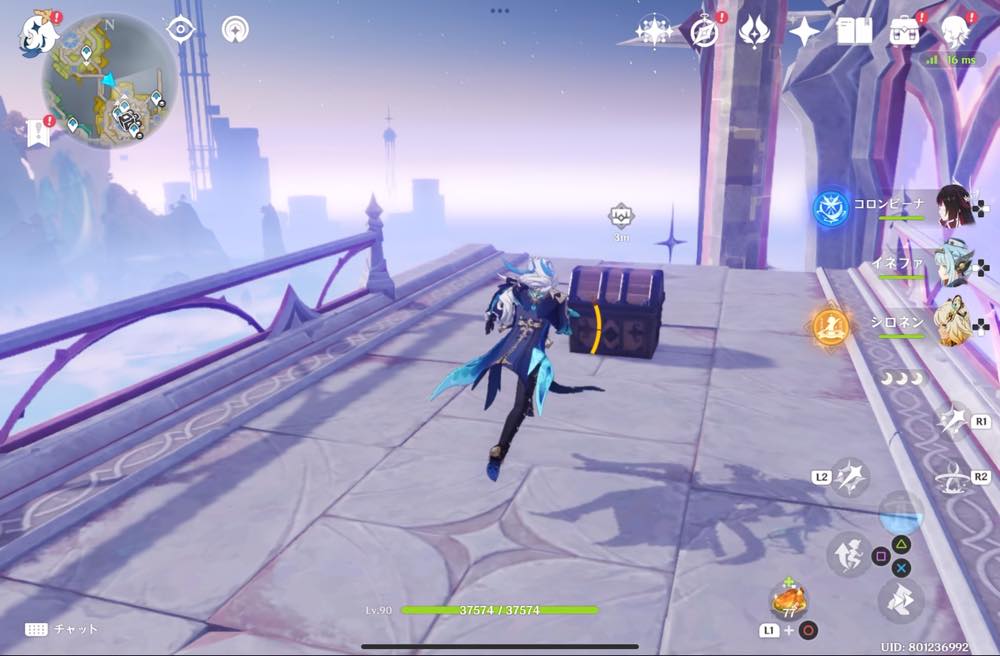Toggle the eye-shaped Elemental Sight icon
Screen dimensions: 1000x656
(x=180, y=30)
